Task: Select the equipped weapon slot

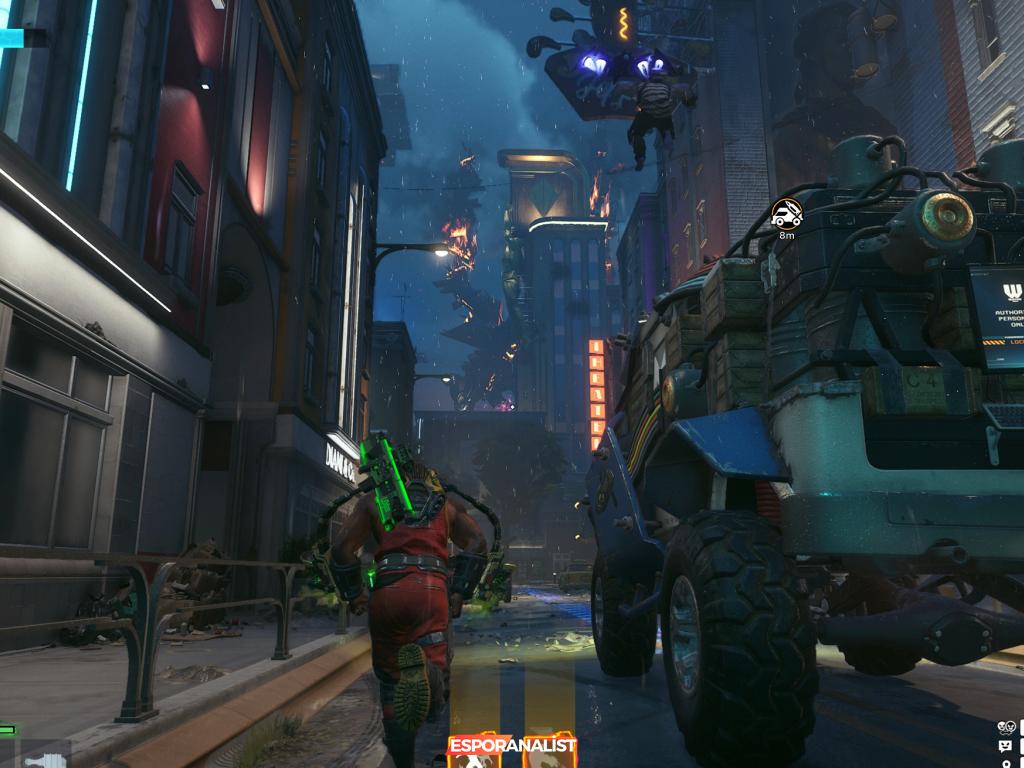Action: pyautogui.click(x=45, y=760)
